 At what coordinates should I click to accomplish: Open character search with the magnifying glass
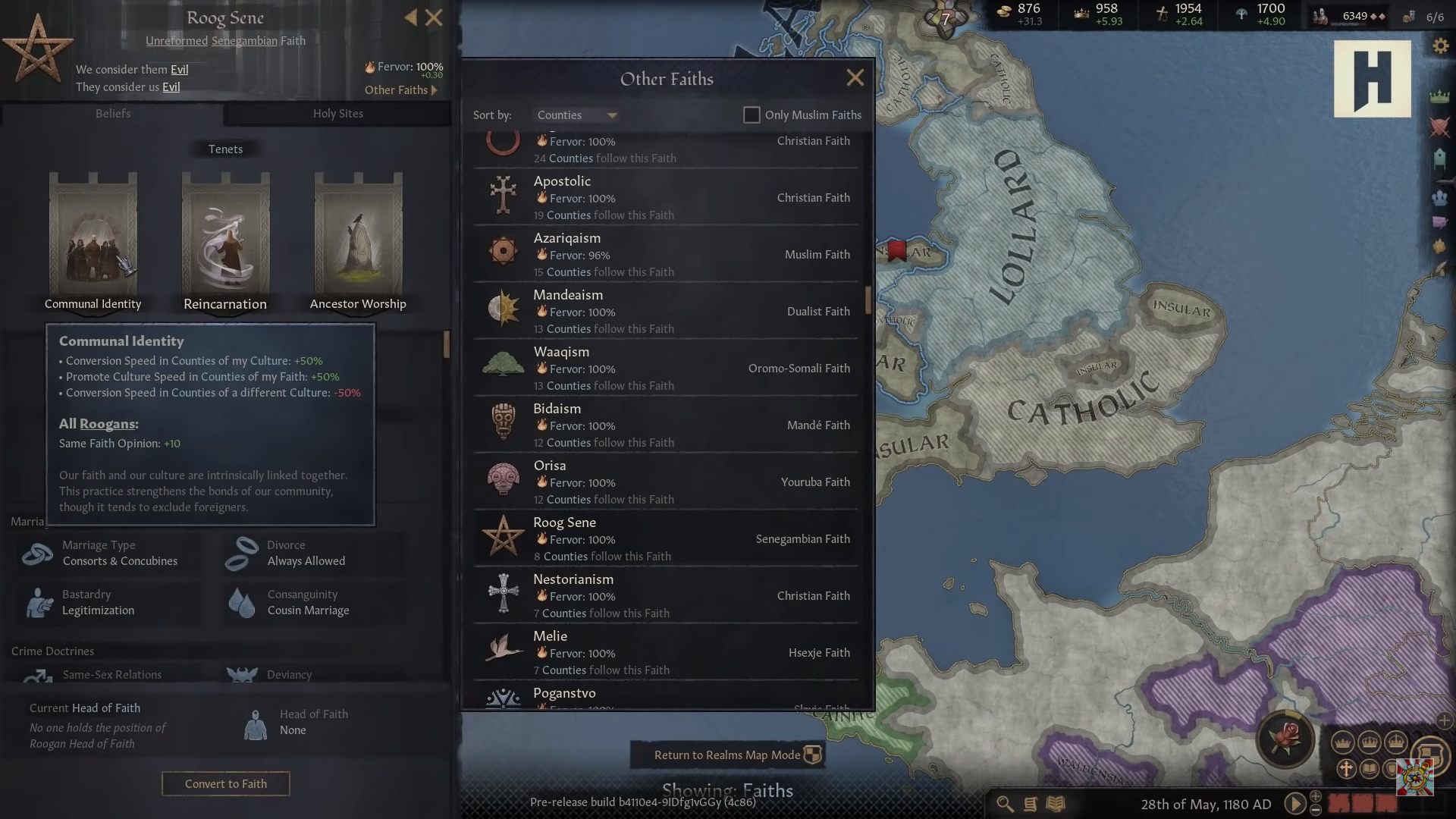pyautogui.click(x=1005, y=803)
